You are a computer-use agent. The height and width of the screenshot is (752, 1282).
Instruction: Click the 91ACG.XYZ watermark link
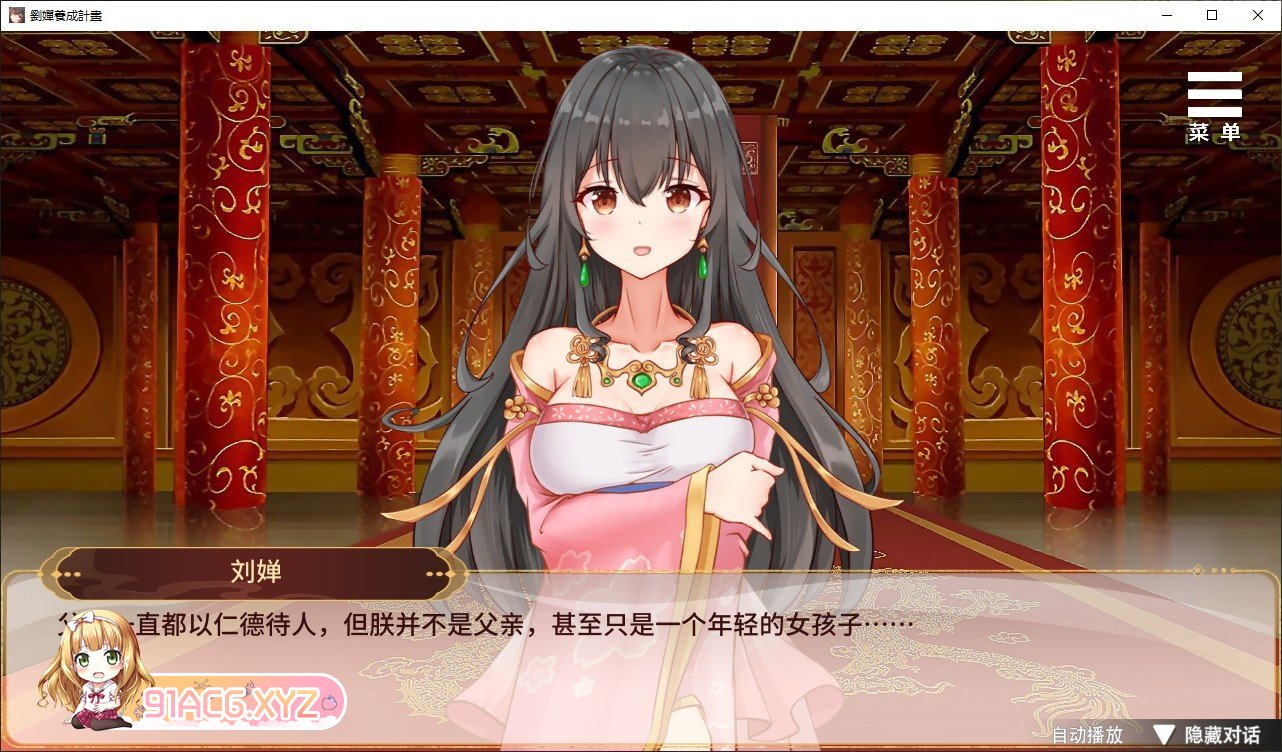tap(232, 702)
